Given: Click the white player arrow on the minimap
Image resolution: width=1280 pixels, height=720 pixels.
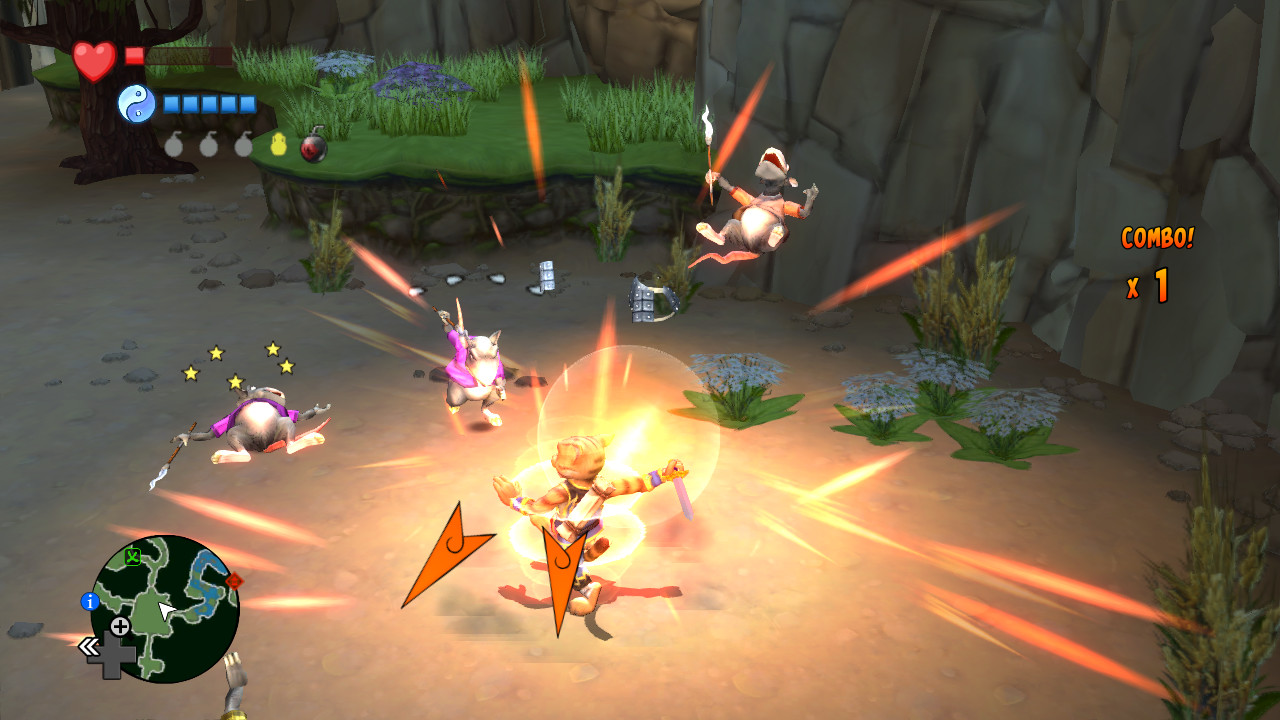Looking at the screenshot, I should tap(164, 607).
